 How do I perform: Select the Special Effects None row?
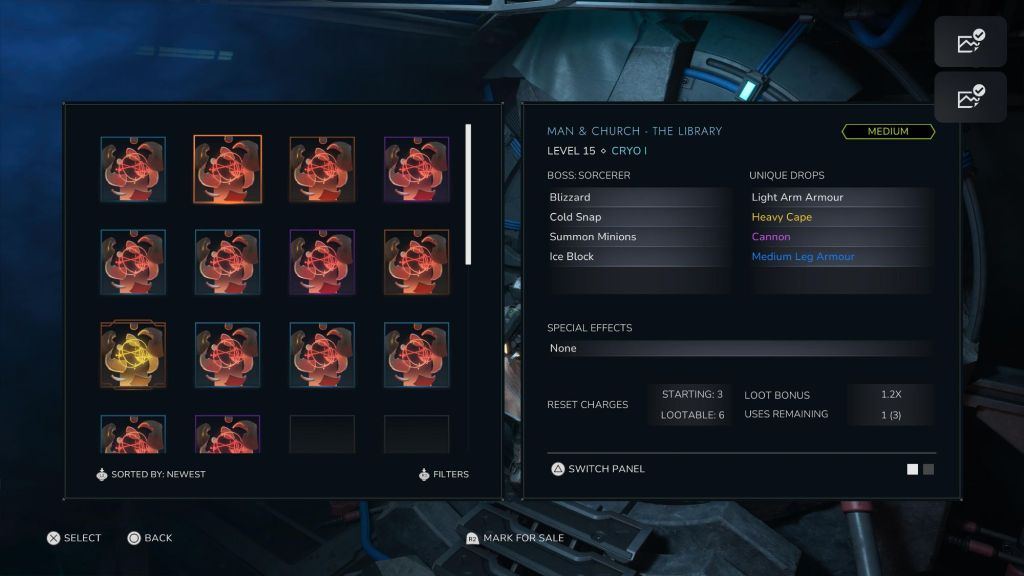coord(740,348)
